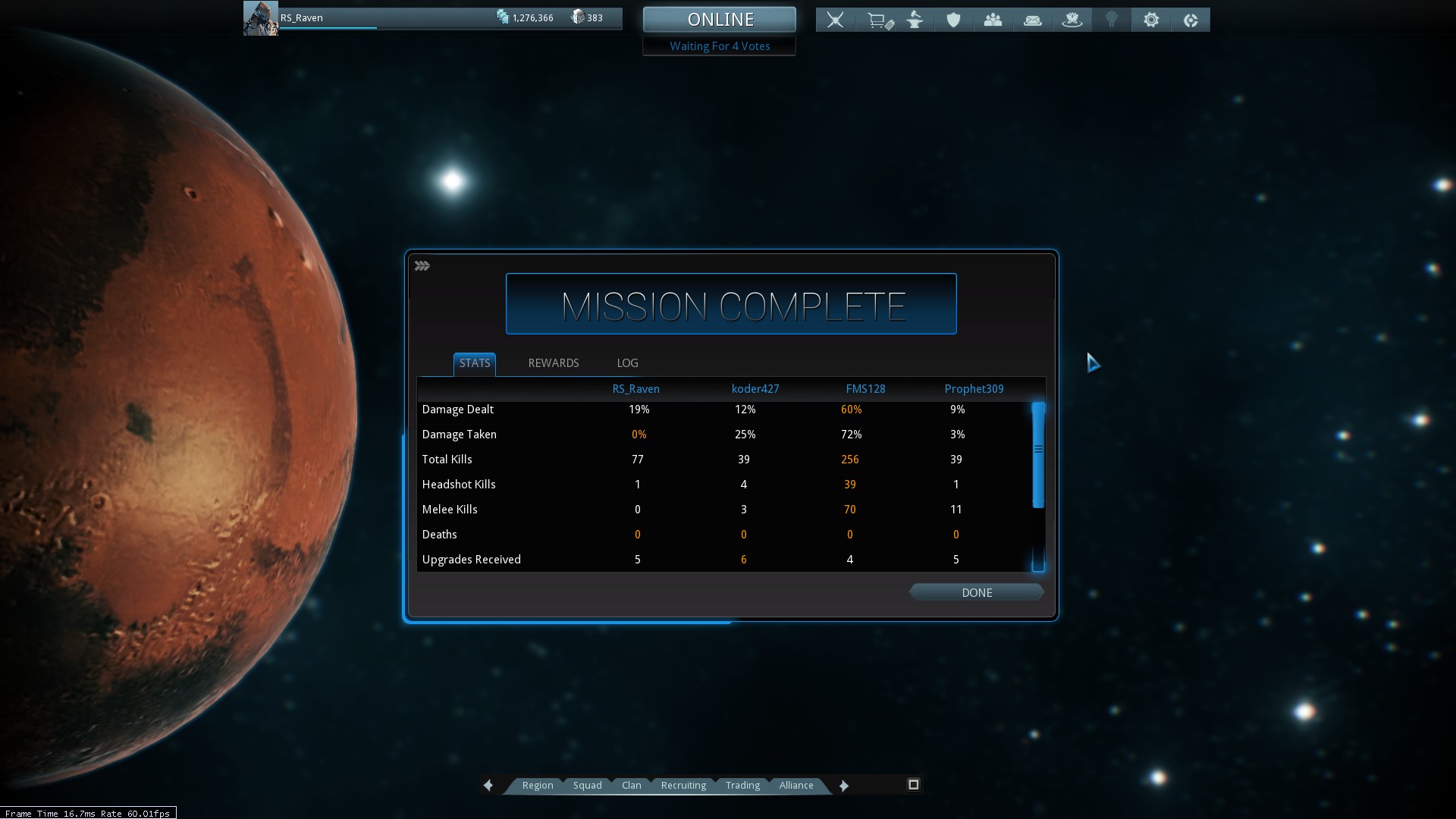
Task: Select the Recruiting chat tab
Action: (683, 786)
